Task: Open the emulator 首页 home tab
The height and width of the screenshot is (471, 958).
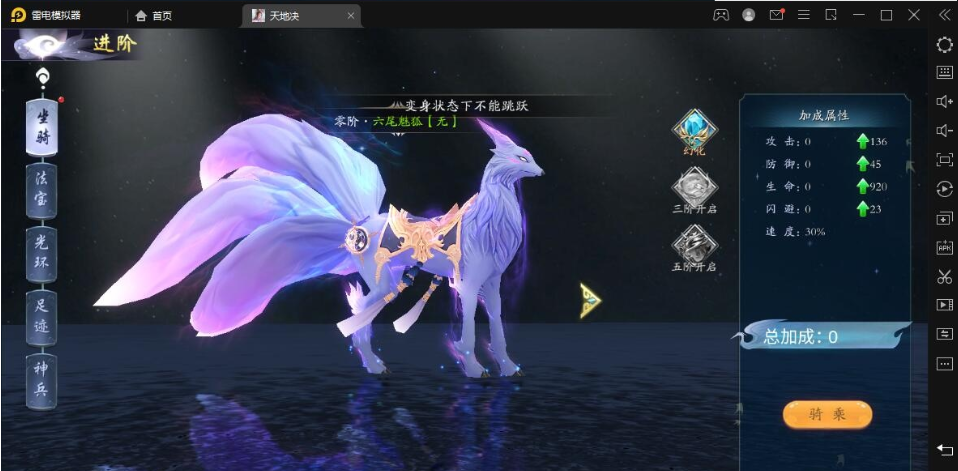Action: point(153,16)
